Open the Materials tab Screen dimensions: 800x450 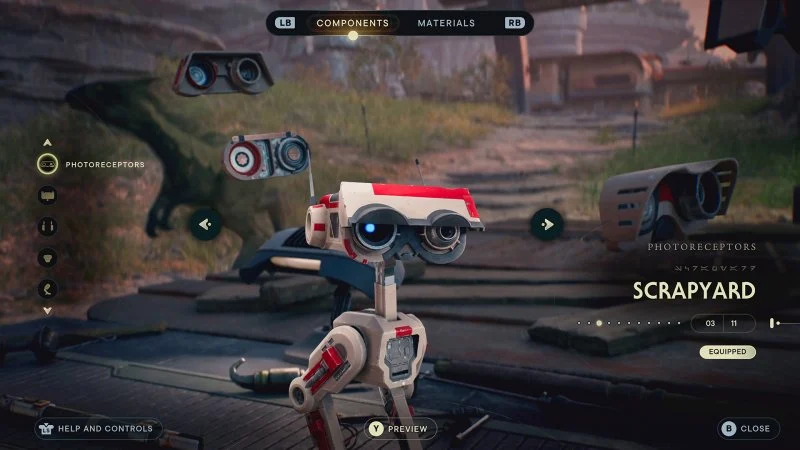446,22
